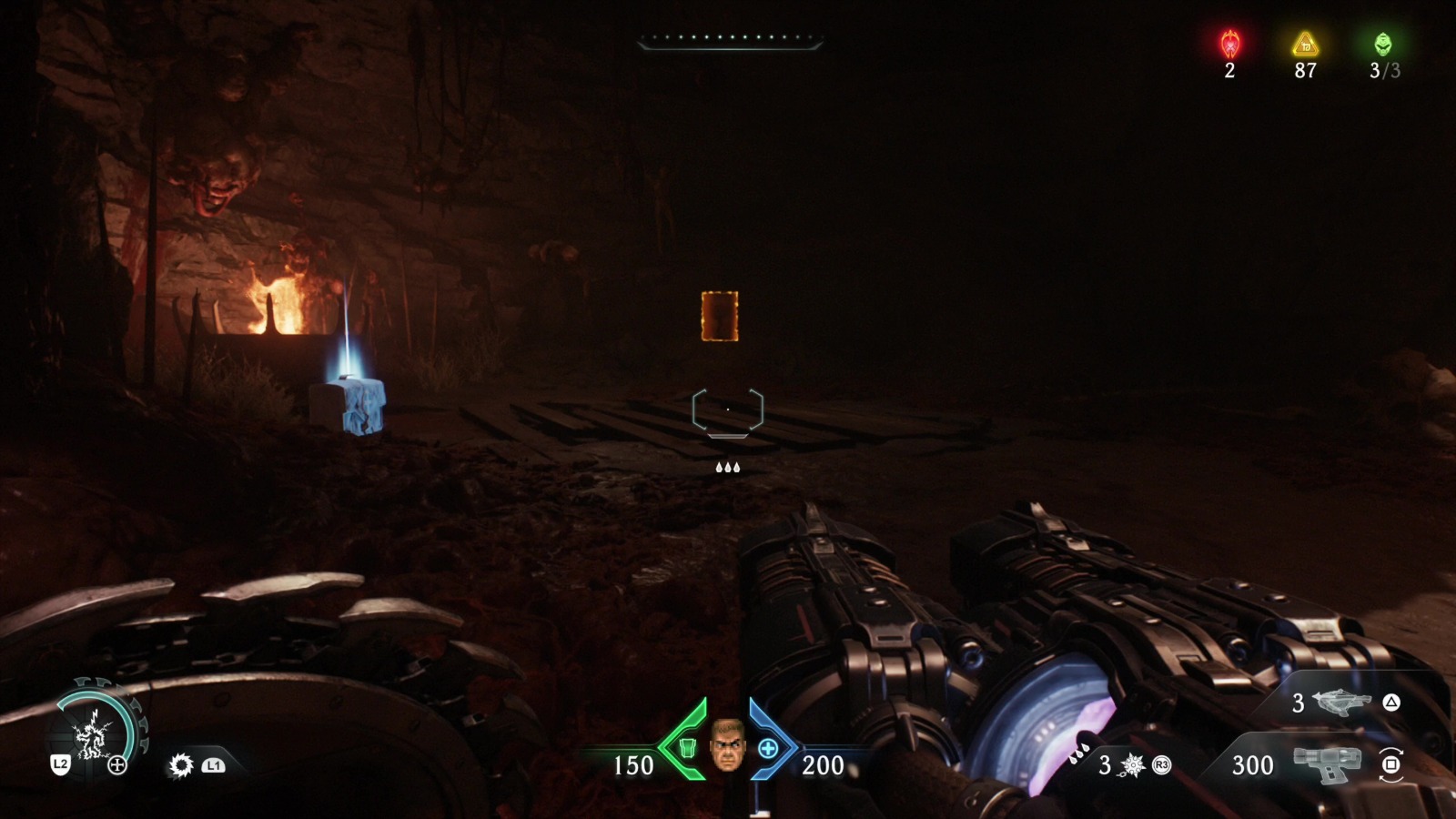Expand the dotted objective bar at top center
Viewport: 1456px width, 819px height.
click(728, 38)
